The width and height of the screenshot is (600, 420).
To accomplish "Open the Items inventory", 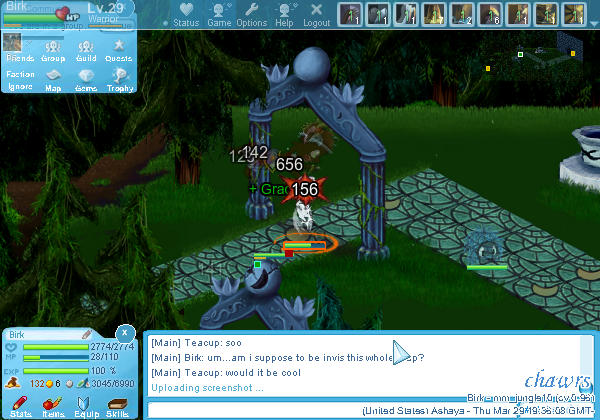I will point(53,405).
